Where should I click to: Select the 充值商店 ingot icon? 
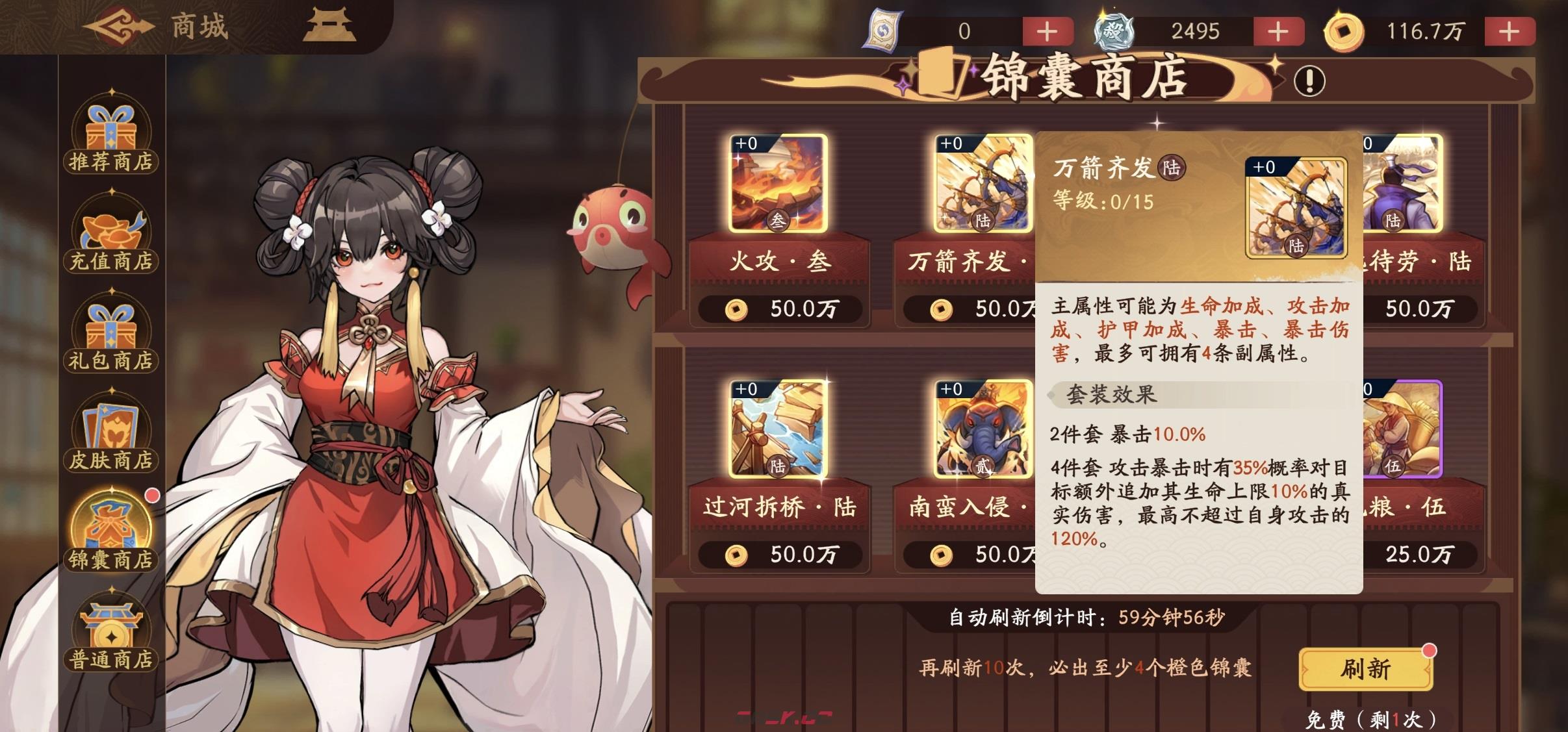point(110,231)
